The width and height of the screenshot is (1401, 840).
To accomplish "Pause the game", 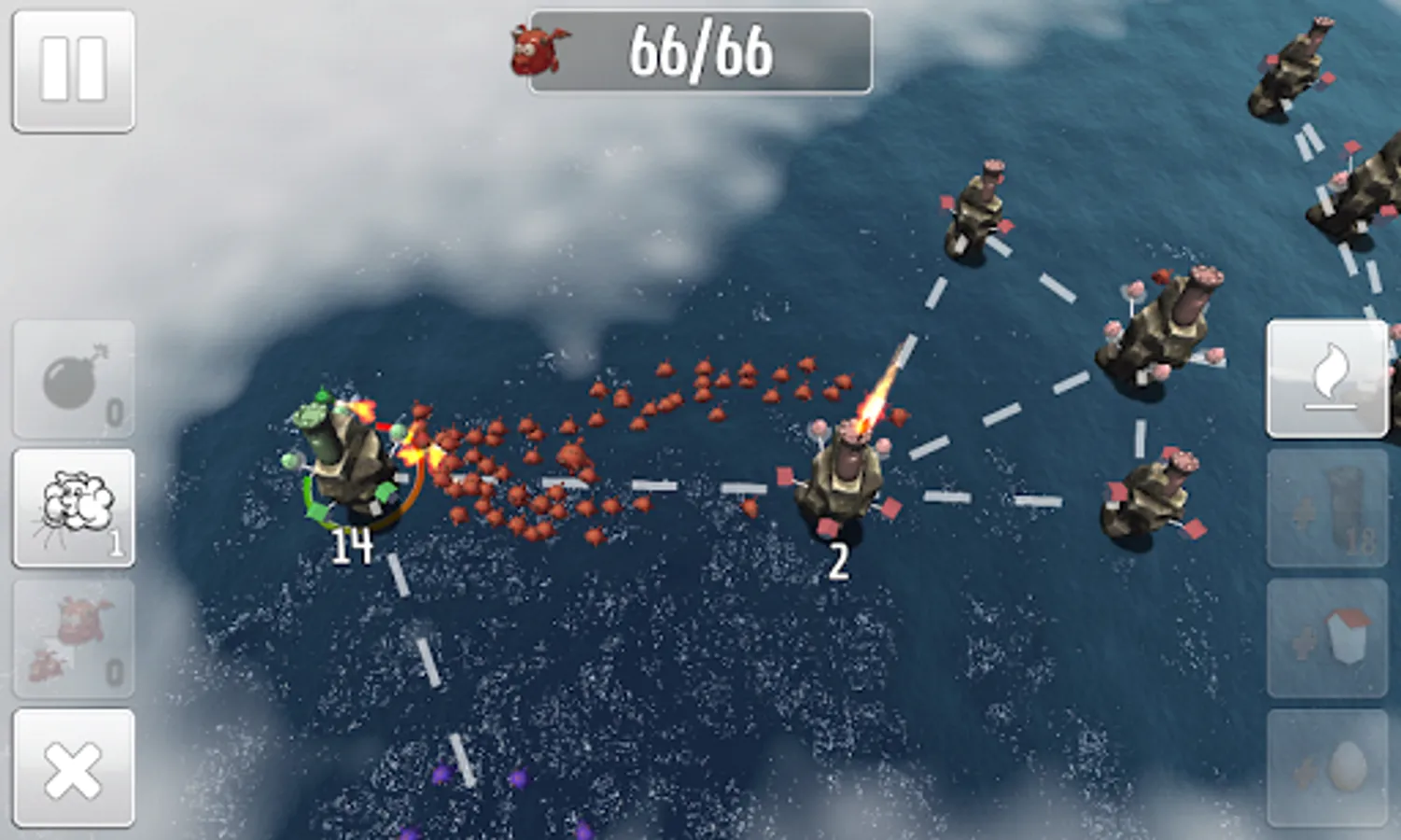I will click(73, 67).
